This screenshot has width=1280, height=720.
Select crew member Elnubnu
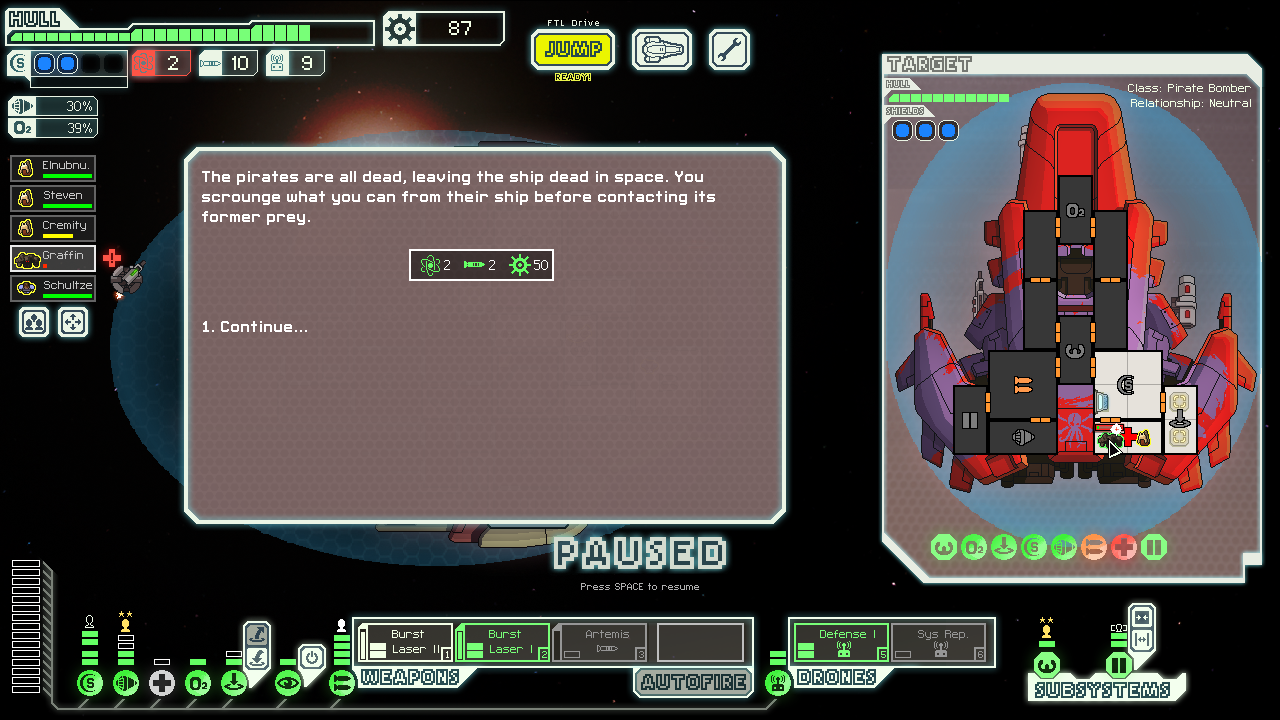(53, 168)
